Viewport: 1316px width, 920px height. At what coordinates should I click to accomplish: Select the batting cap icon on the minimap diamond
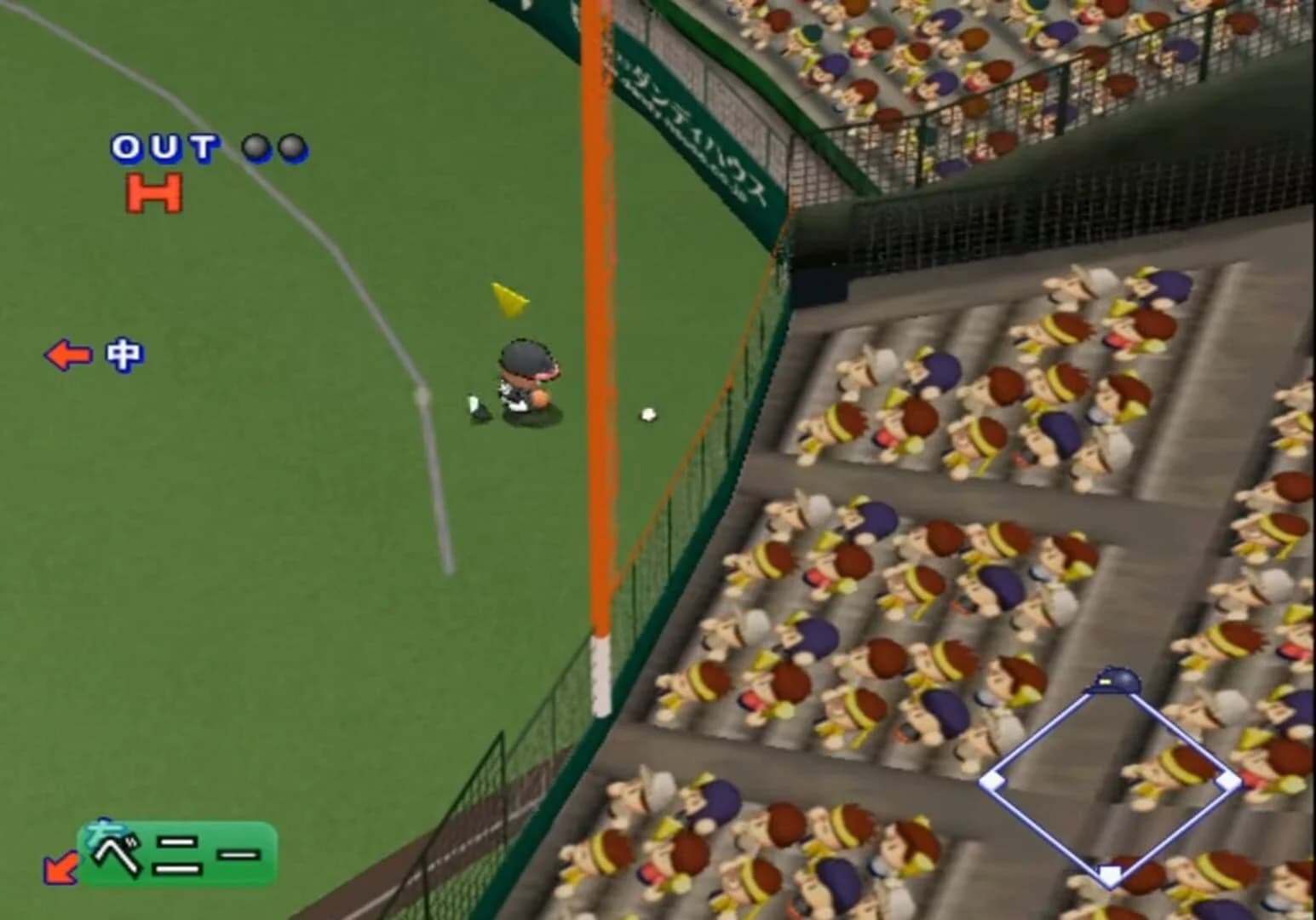pos(1113,679)
